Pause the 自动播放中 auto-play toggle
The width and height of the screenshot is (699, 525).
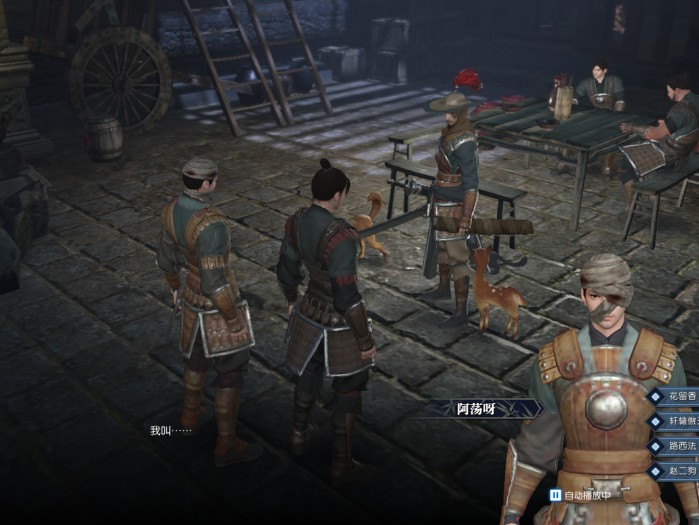pyautogui.click(x=556, y=495)
